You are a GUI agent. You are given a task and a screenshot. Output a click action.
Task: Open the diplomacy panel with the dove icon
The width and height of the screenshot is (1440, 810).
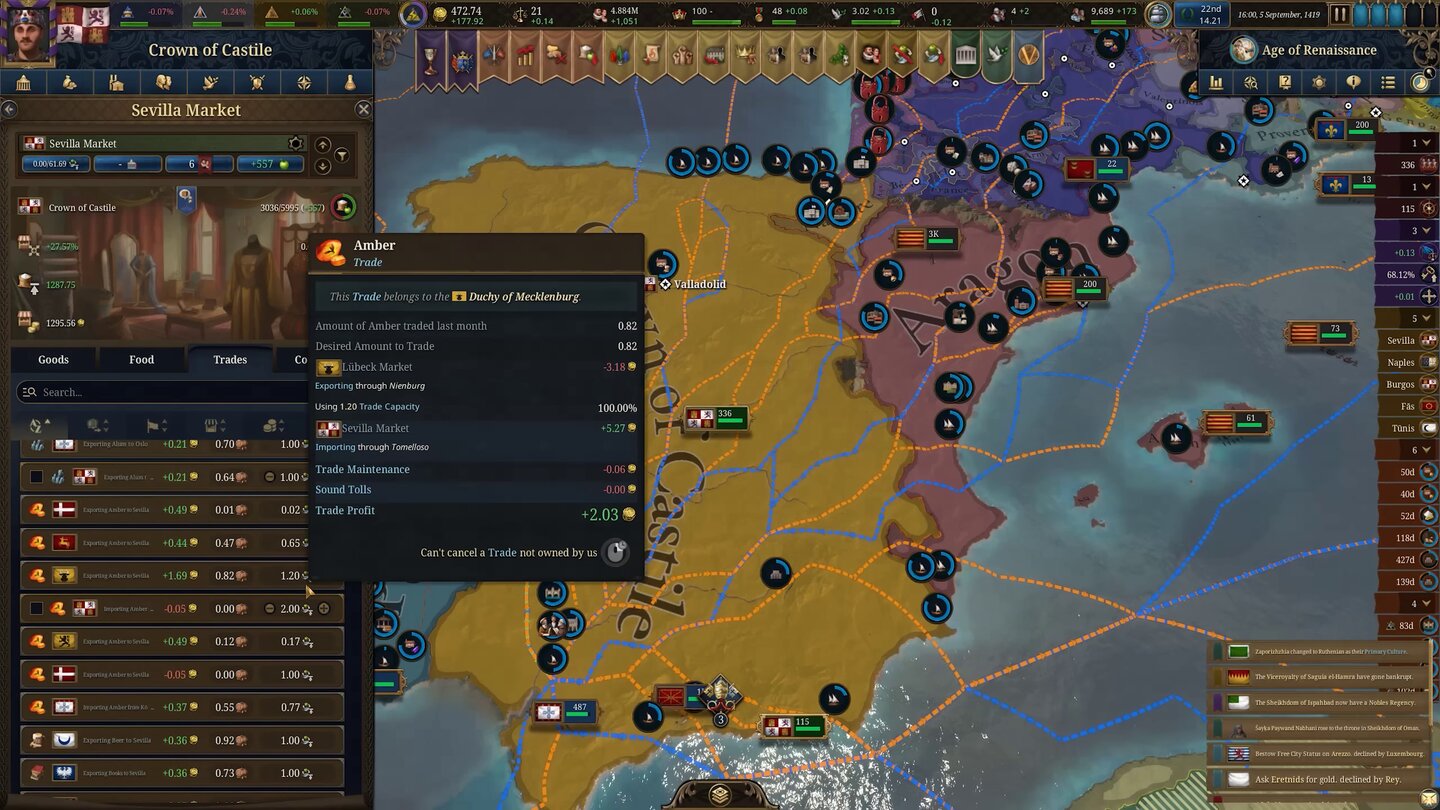click(x=207, y=82)
